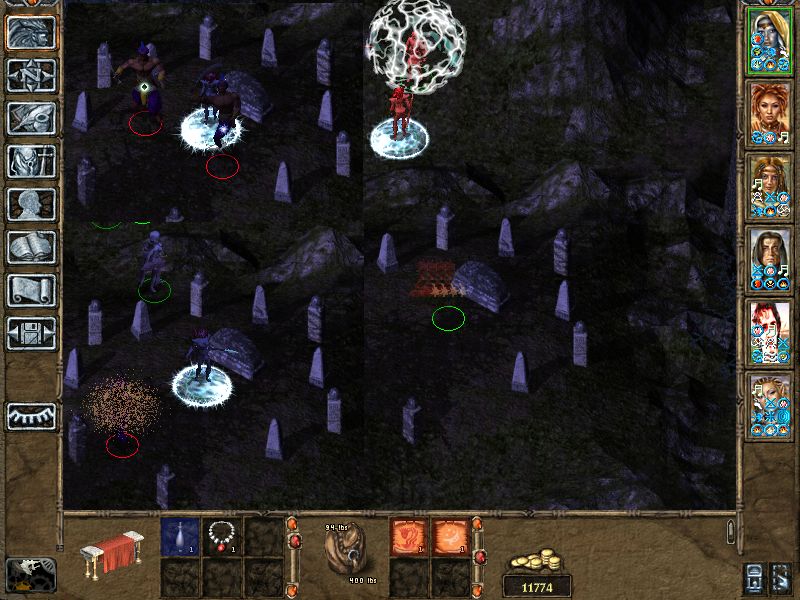The width and height of the screenshot is (800, 600).
Task: Return to the game view button
Action: point(31,32)
